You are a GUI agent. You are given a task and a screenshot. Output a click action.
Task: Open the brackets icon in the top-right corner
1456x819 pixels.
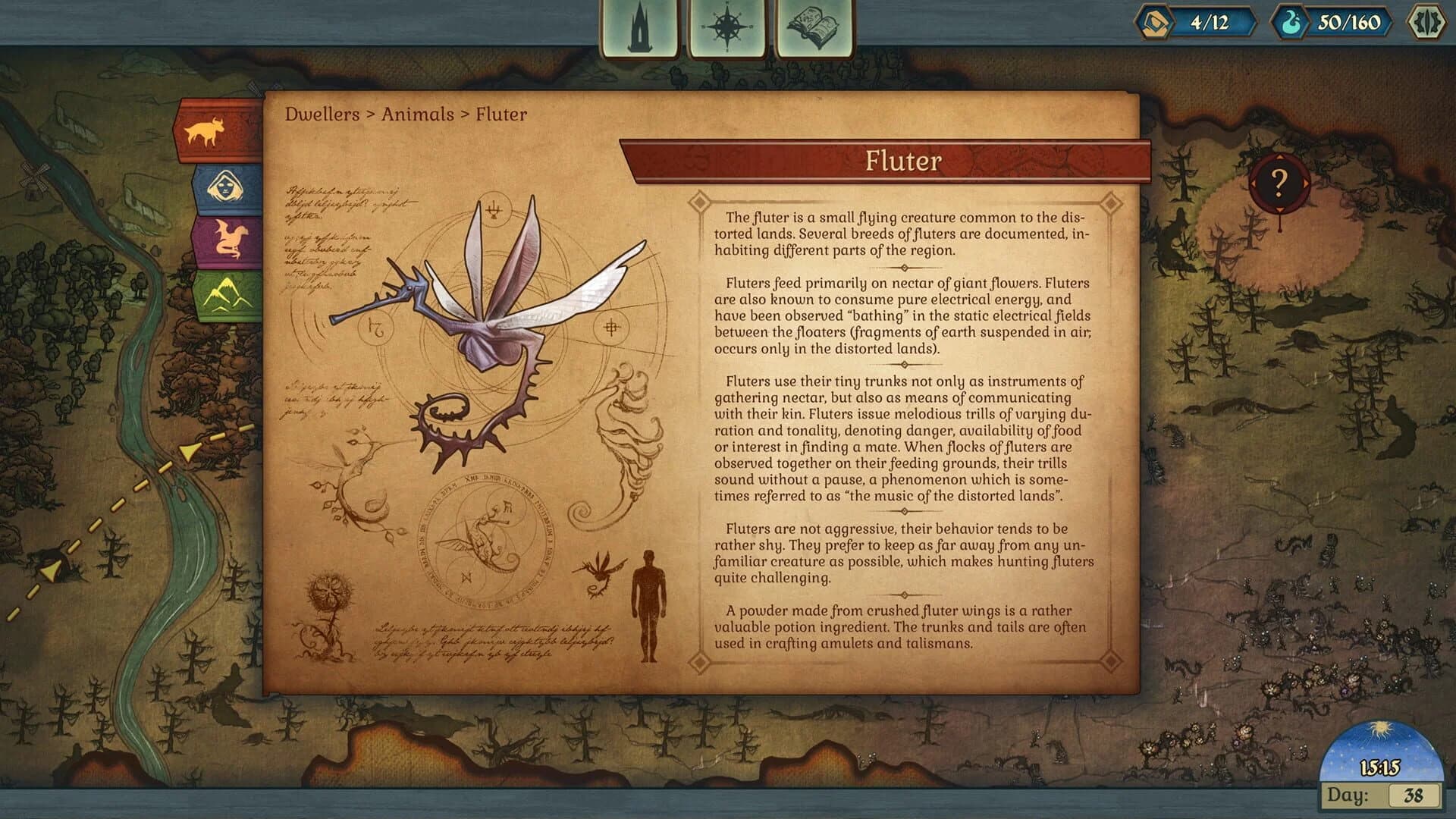(1432, 24)
